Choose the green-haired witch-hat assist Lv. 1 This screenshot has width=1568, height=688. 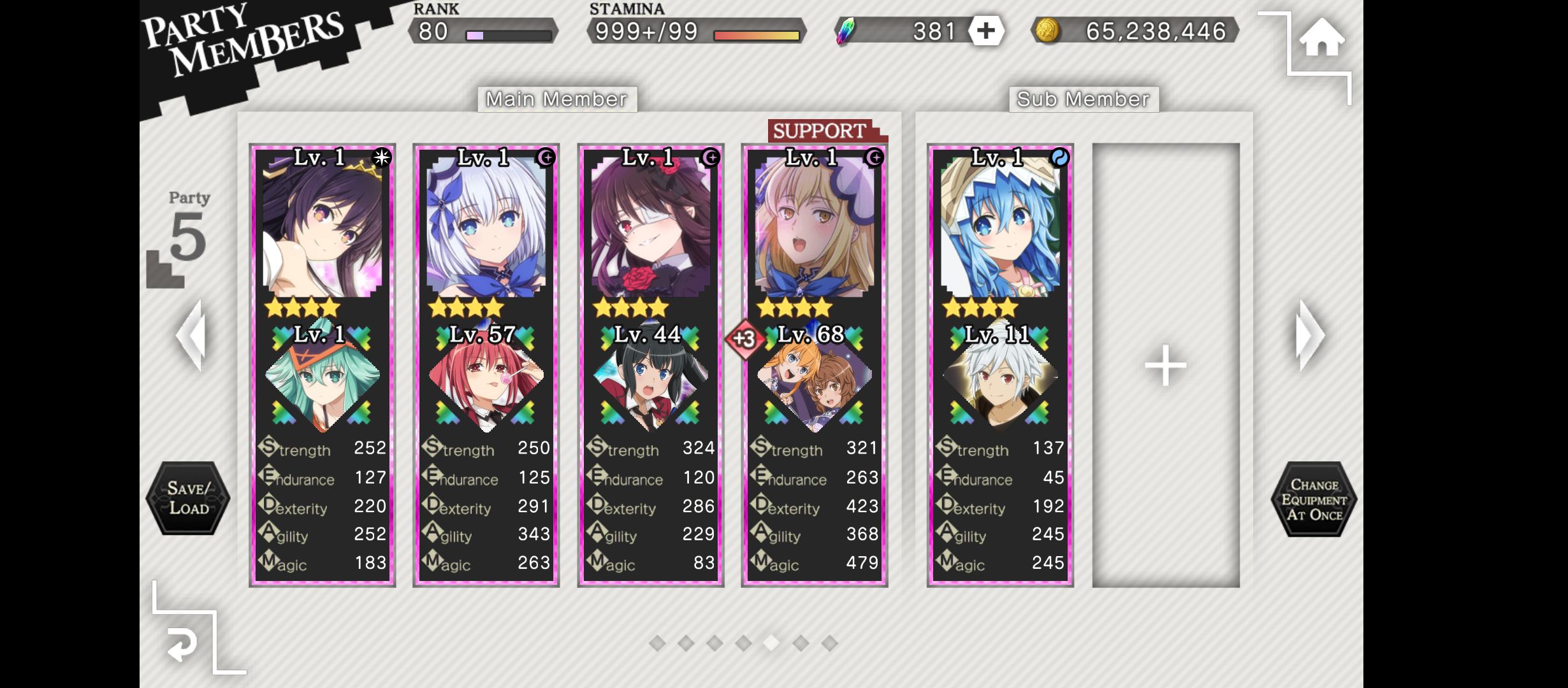[323, 376]
